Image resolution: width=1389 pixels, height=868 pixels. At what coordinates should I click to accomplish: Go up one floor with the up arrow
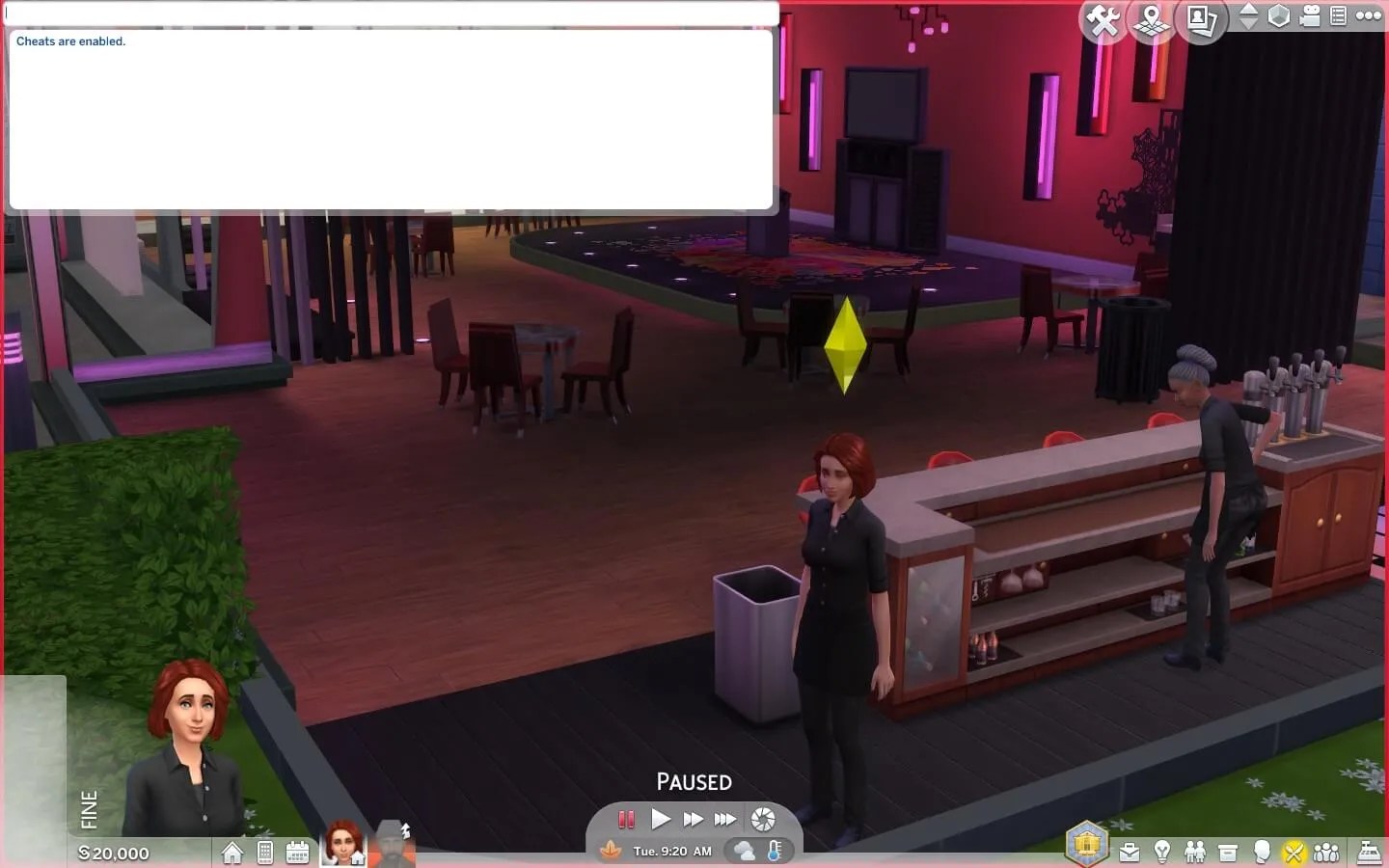(1251, 9)
